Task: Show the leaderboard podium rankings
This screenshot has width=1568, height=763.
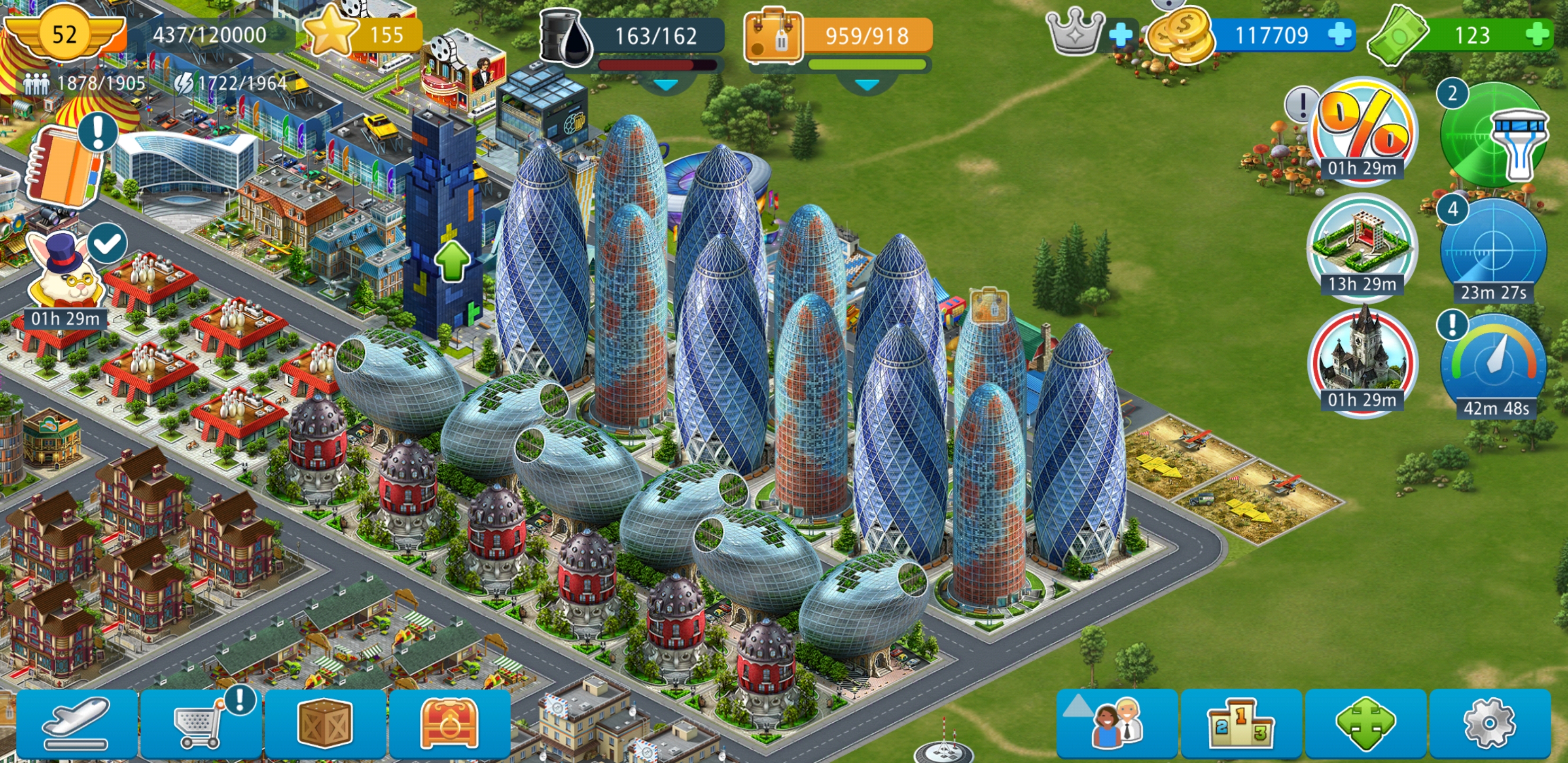Action: click(1241, 723)
